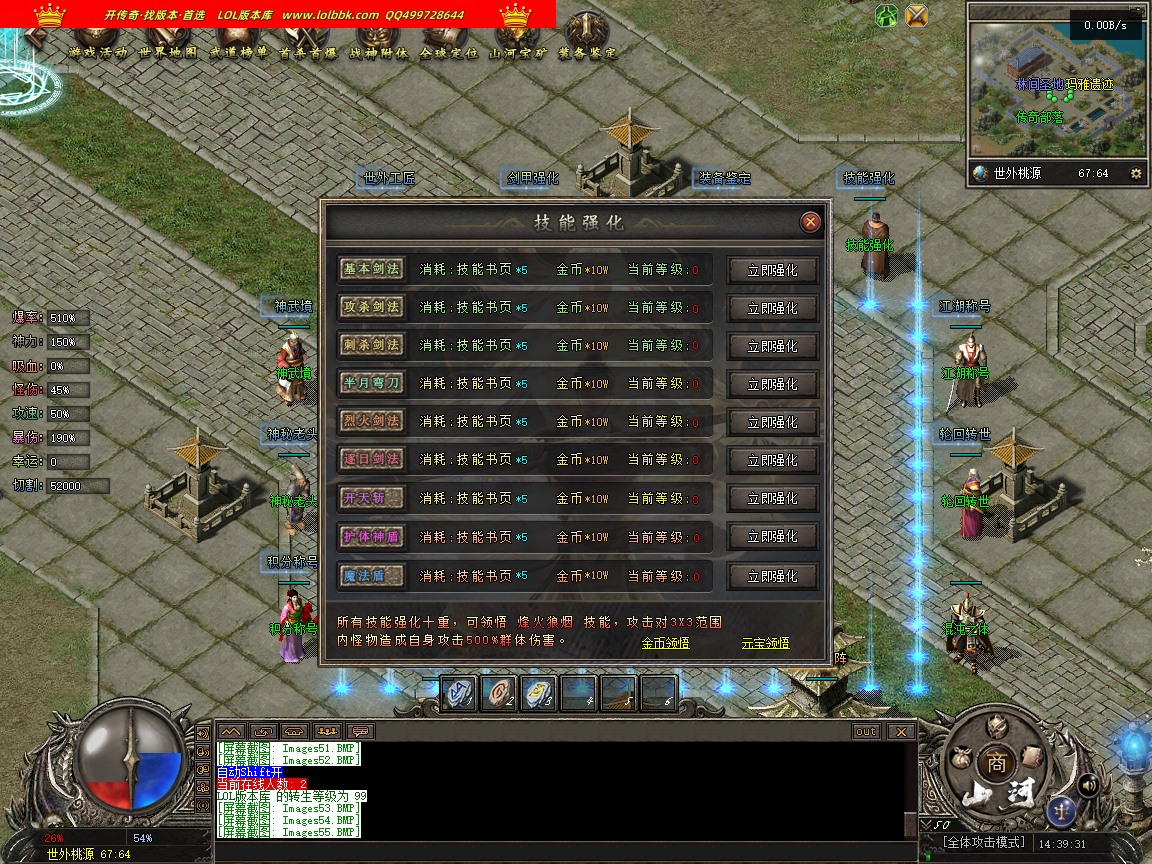
Task: Choose the 半月弯刀 skill entry
Action: pyautogui.click(x=371, y=383)
